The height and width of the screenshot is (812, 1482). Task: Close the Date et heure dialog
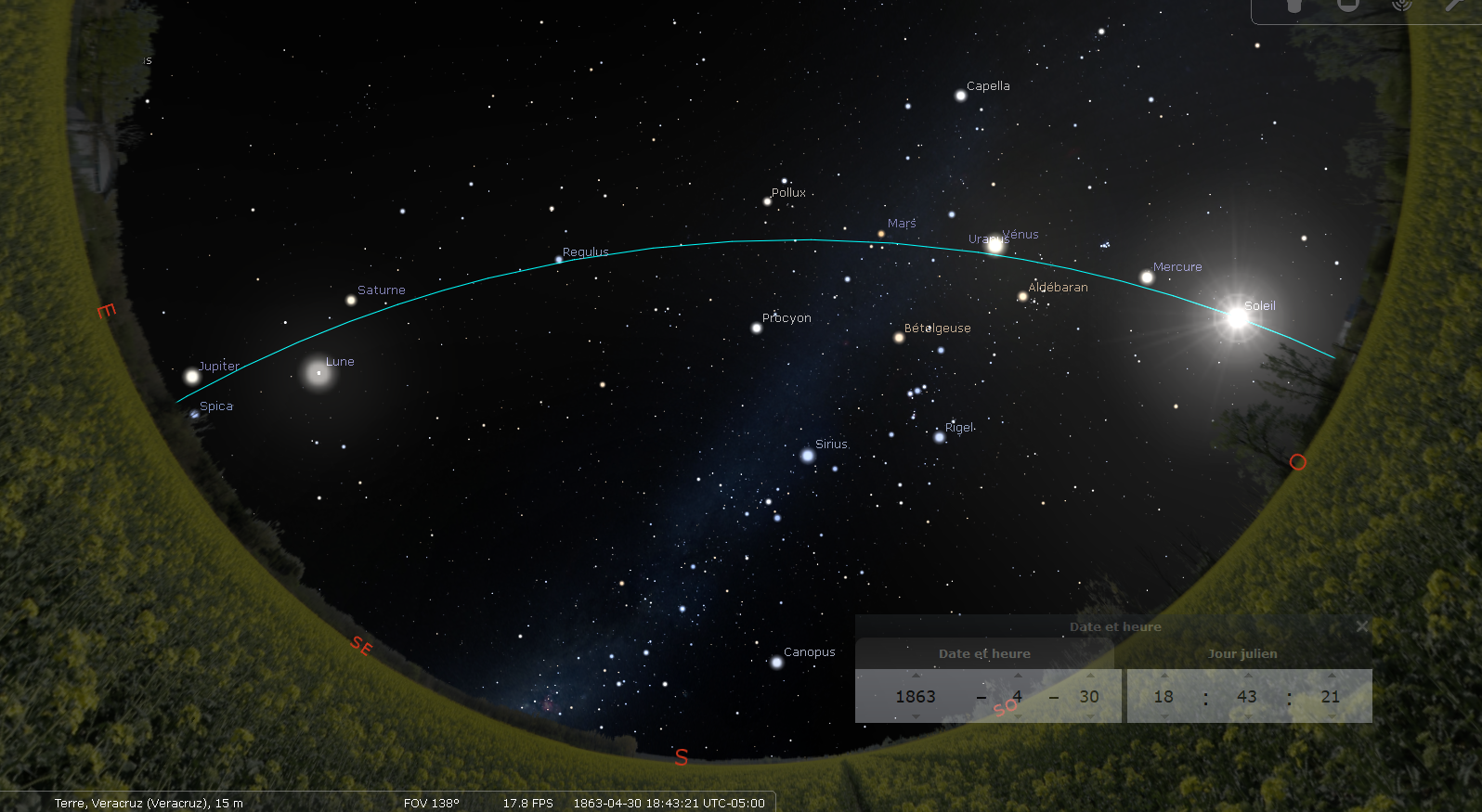1361,626
